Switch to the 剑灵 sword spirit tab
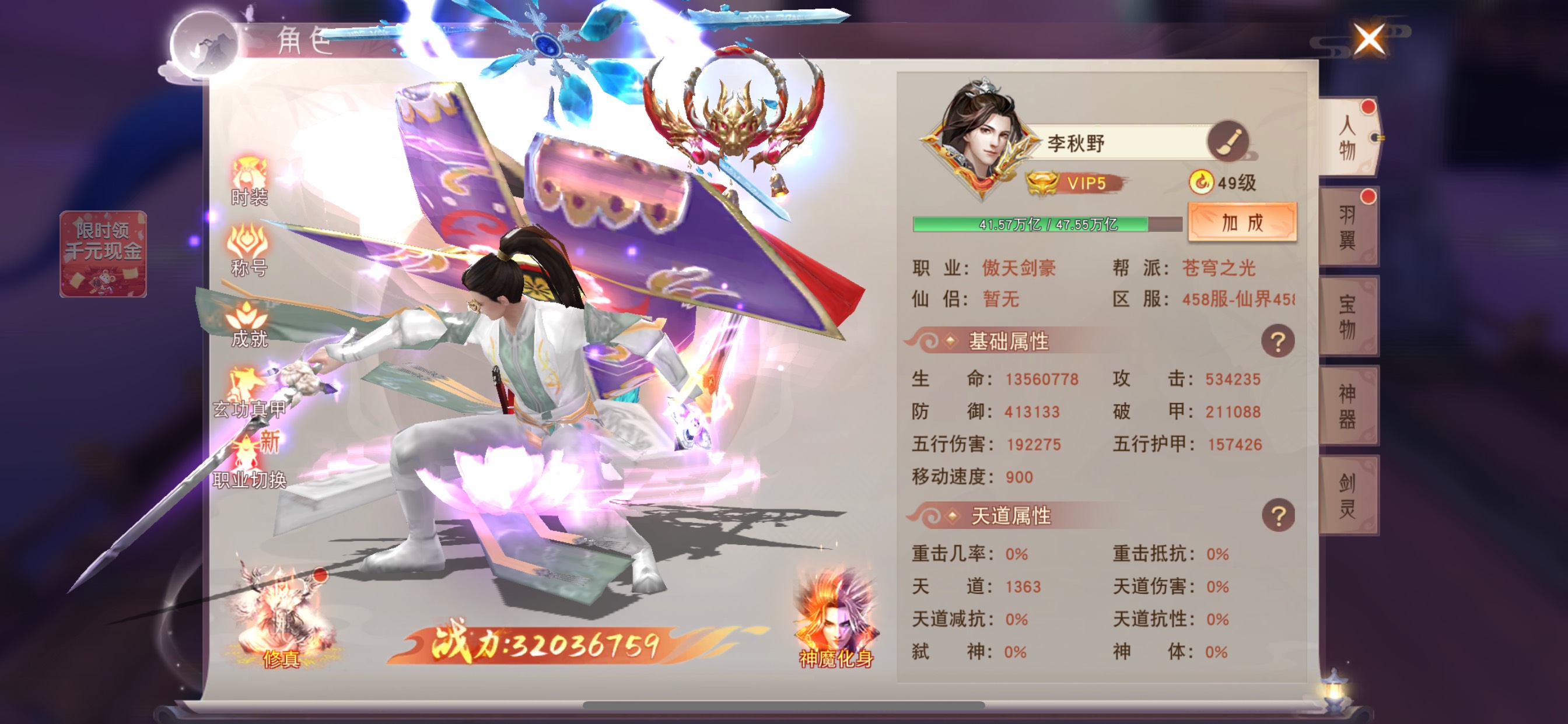 pyautogui.click(x=1347, y=495)
